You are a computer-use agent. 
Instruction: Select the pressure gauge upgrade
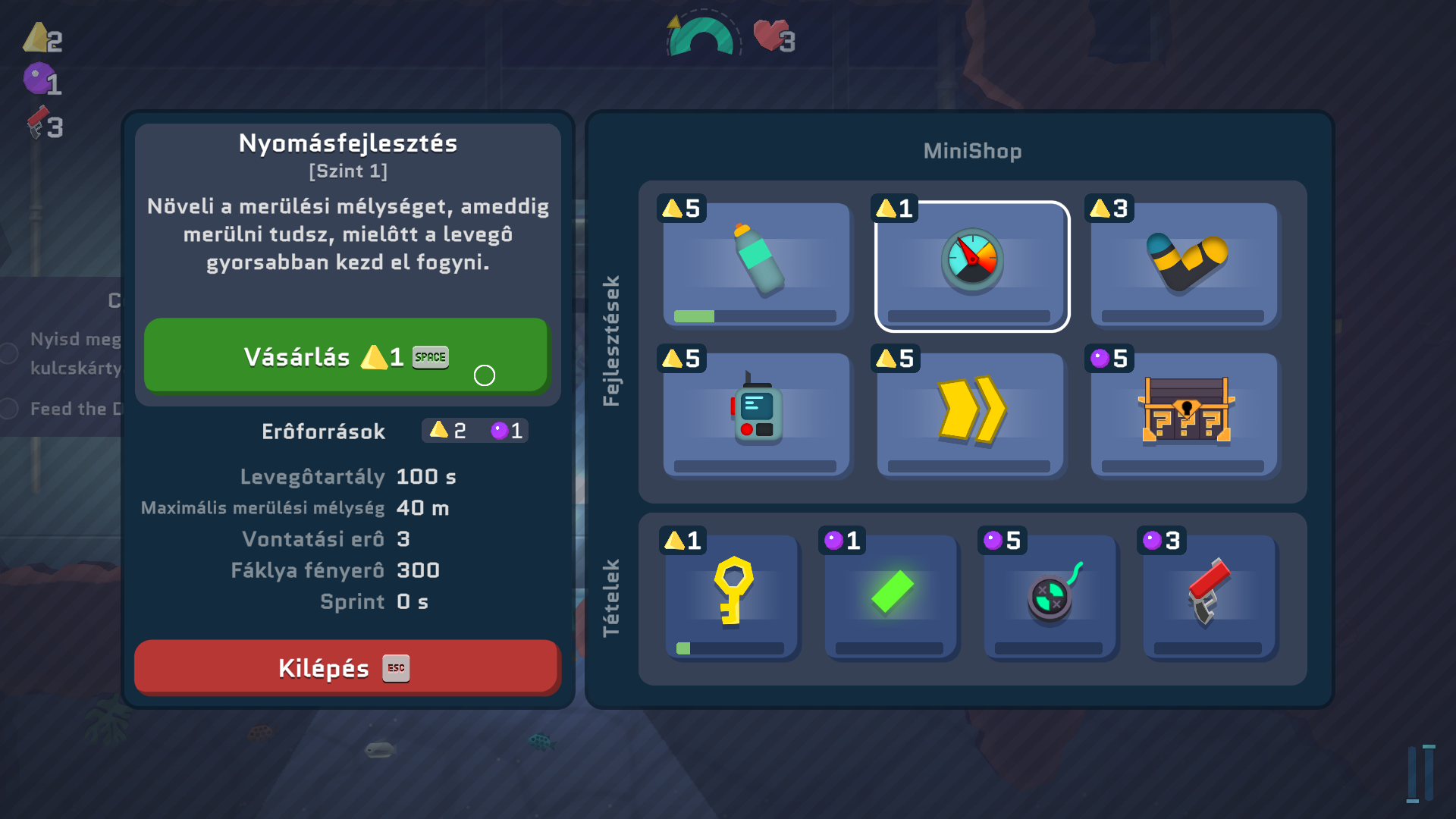[x=971, y=265]
